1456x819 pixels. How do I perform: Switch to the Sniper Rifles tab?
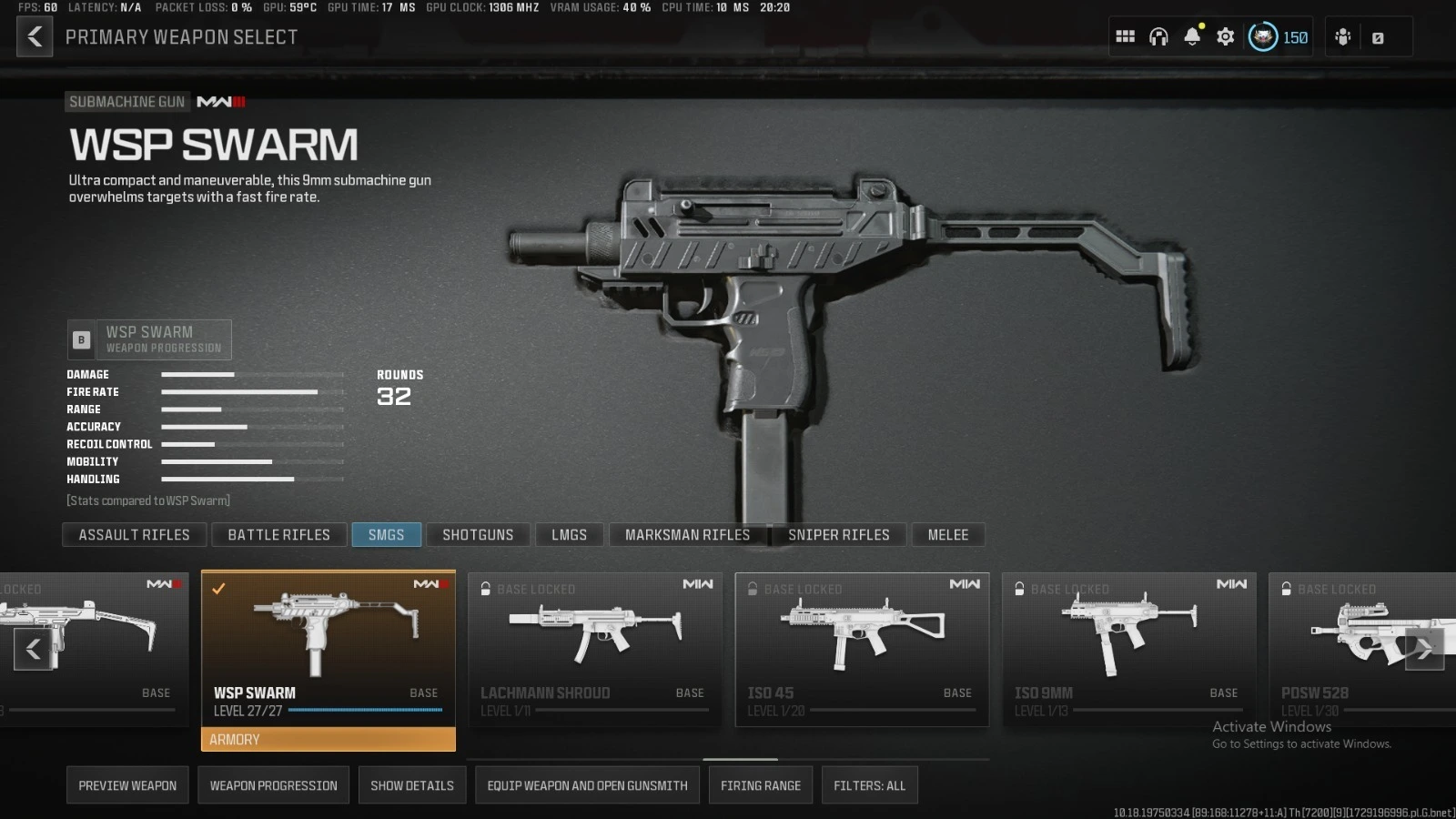coord(838,534)
